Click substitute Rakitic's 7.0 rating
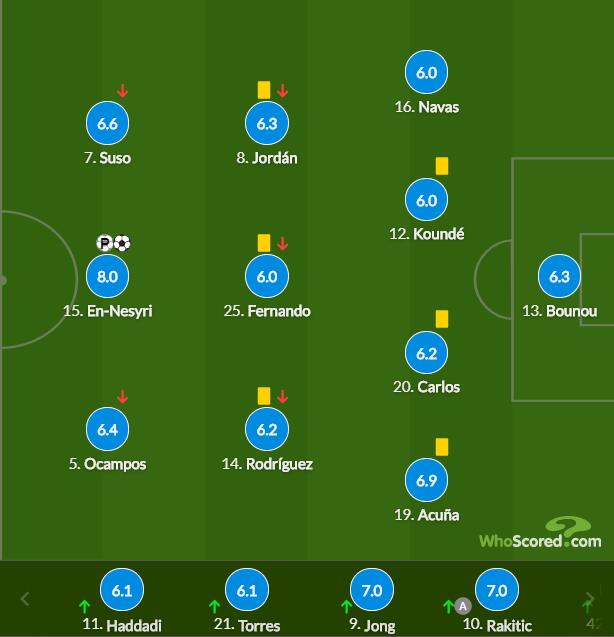 pos(494,591)
